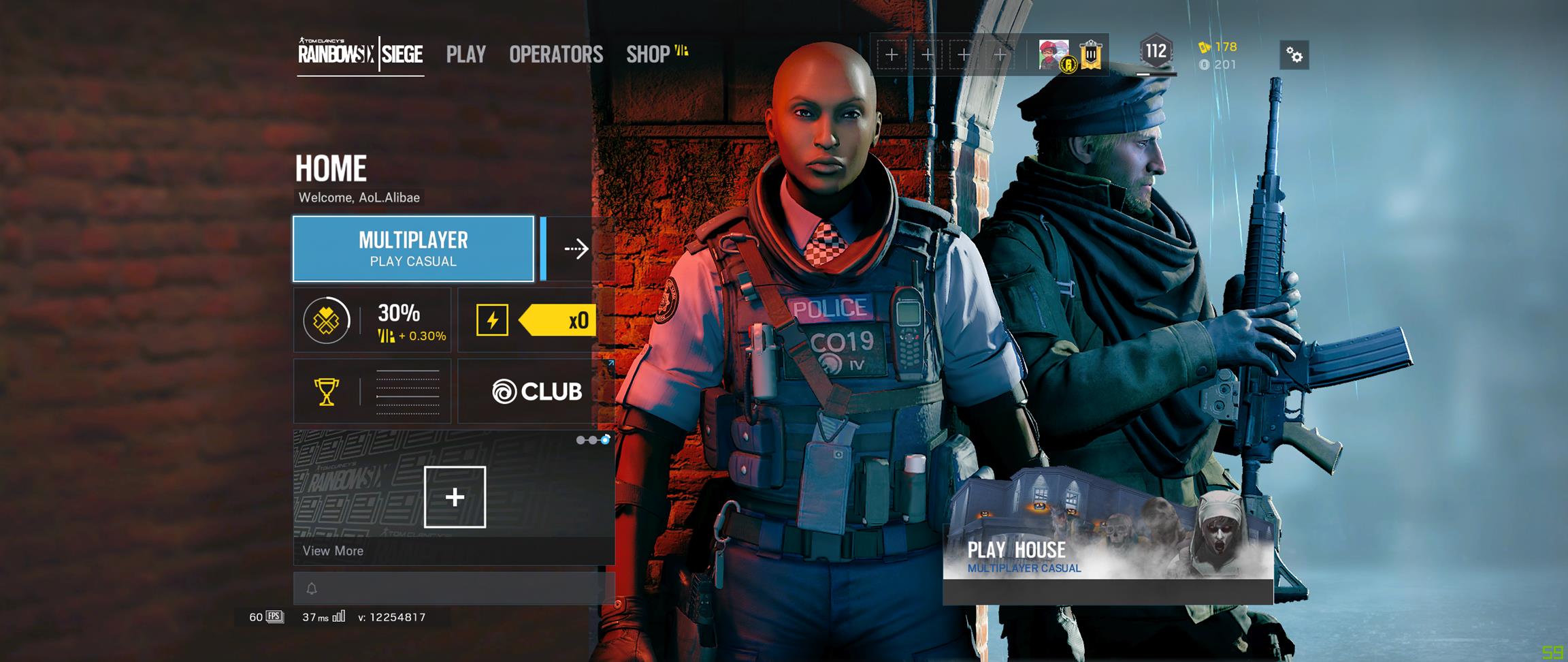Switch to the Play tab

tap(465, 54)
